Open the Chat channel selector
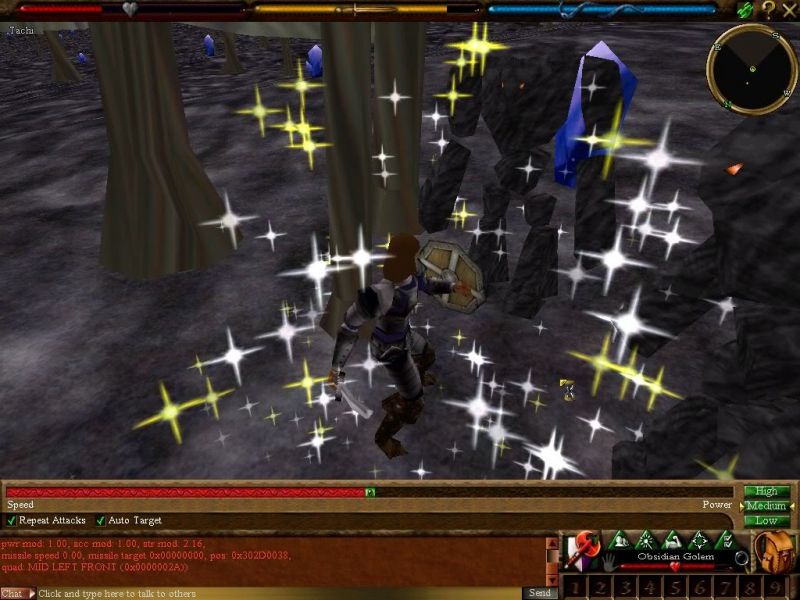 15,593
